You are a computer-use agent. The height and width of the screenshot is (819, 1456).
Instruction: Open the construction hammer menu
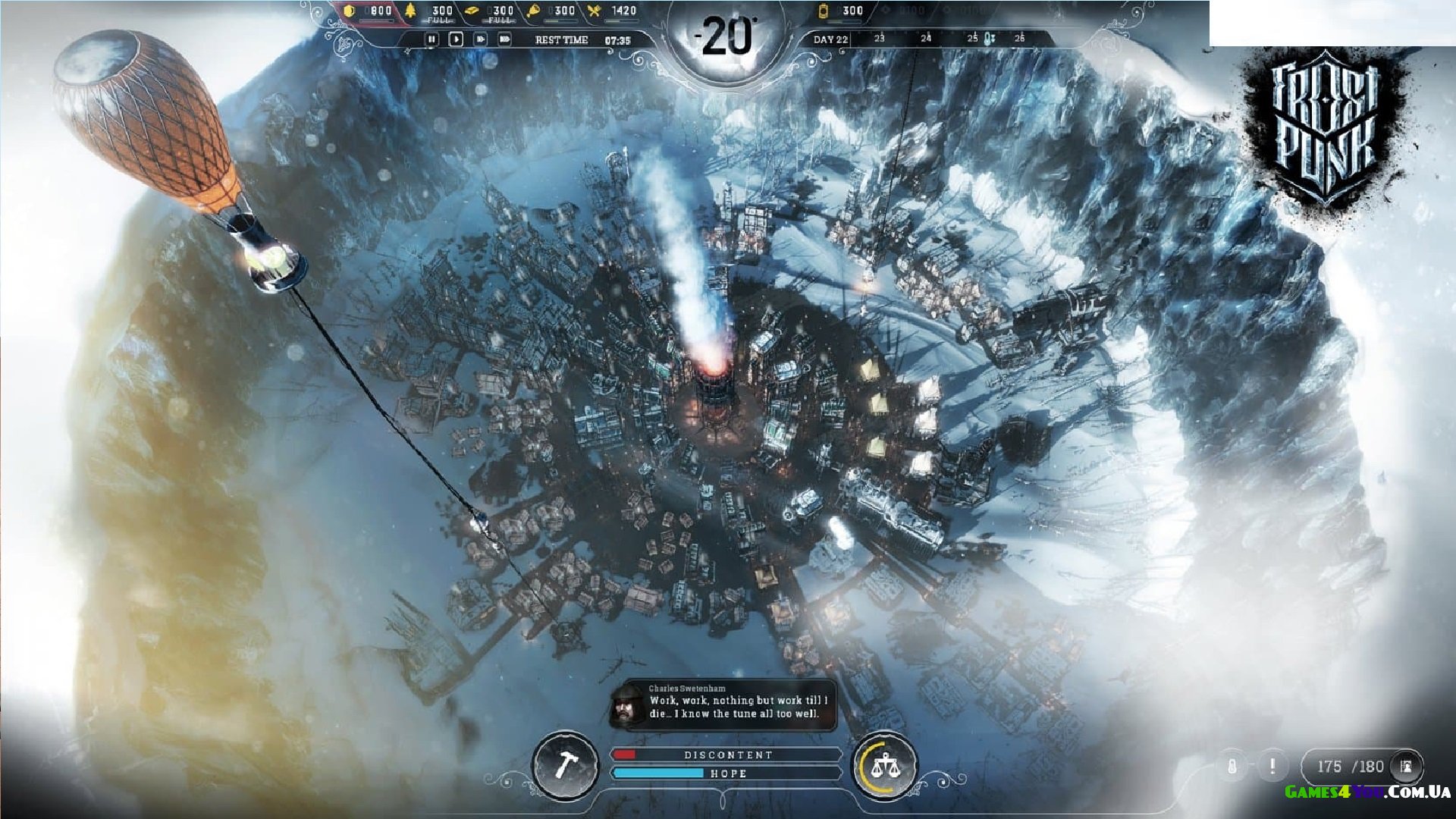(x=563, y=765)
